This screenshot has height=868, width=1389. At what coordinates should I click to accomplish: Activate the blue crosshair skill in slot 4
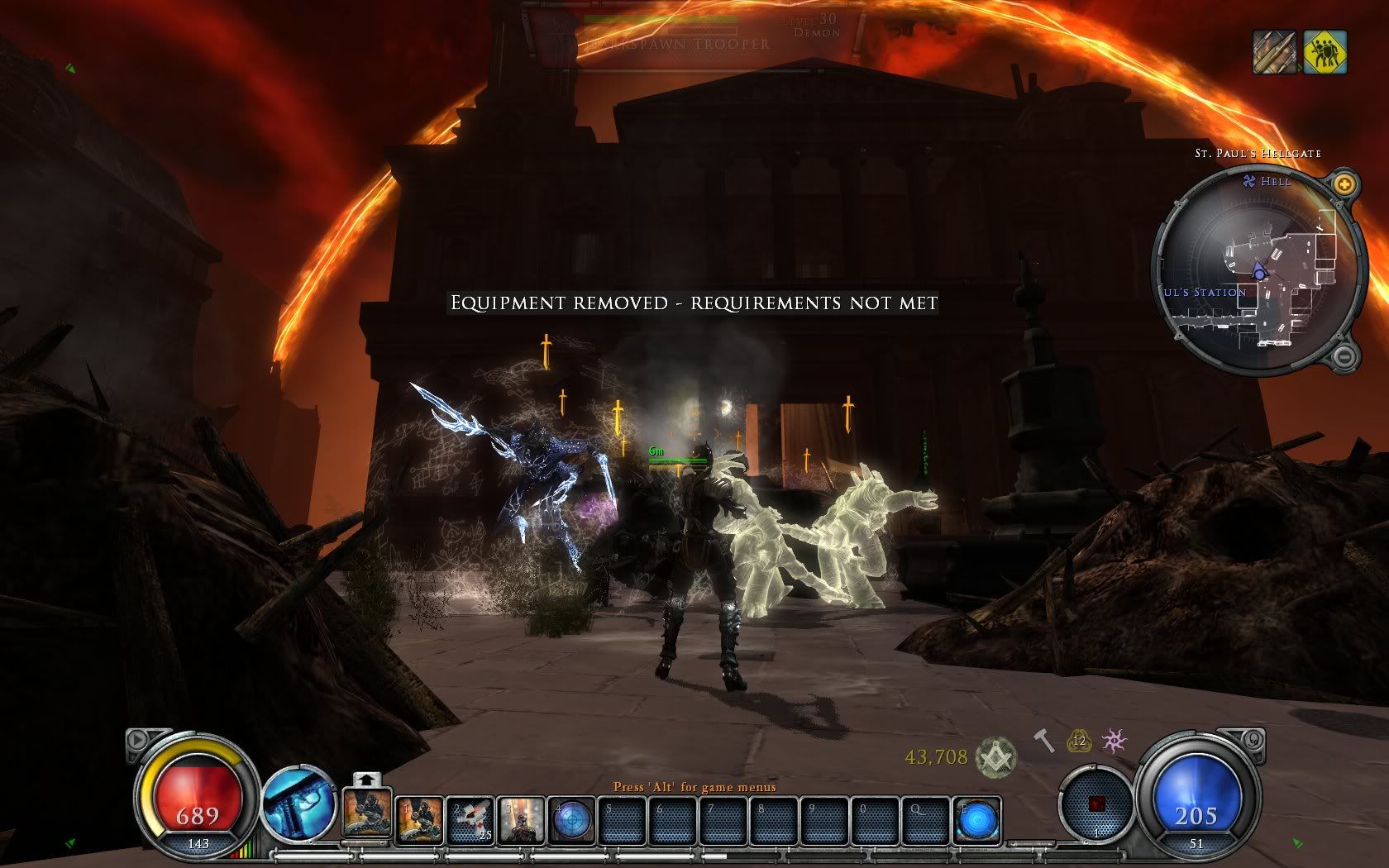click(x=572, y=819)
